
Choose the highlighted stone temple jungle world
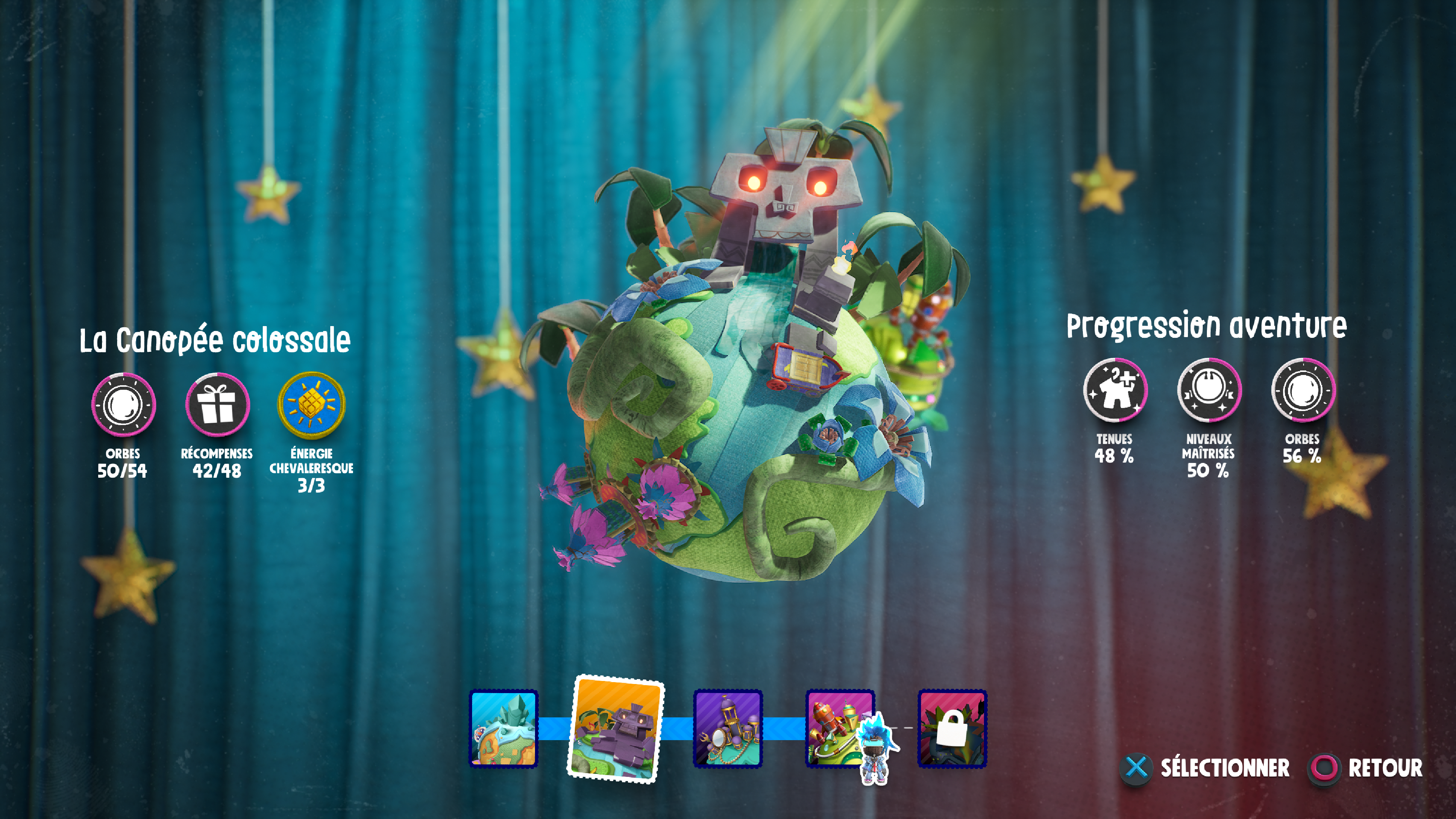[615, 729]
